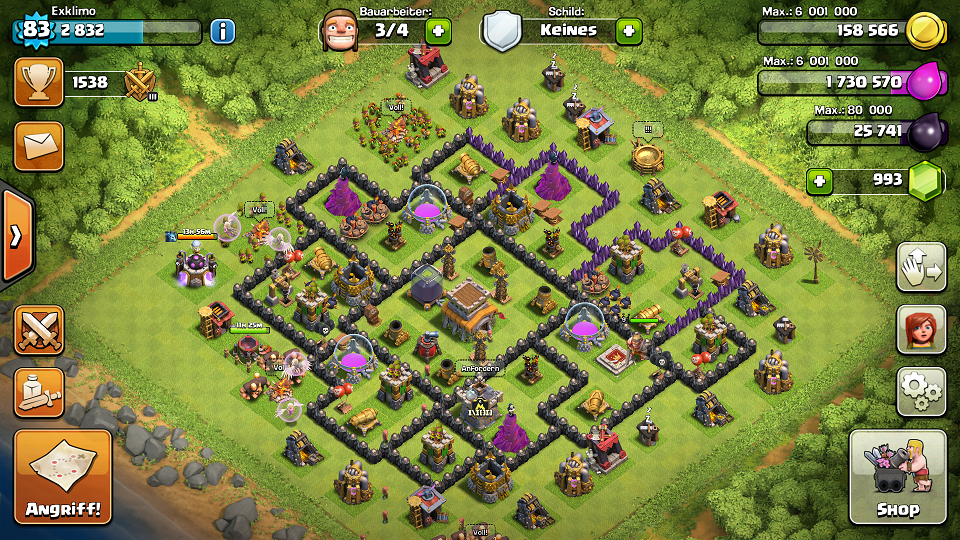Open the level 83 player profile badge

click(36, 29)
